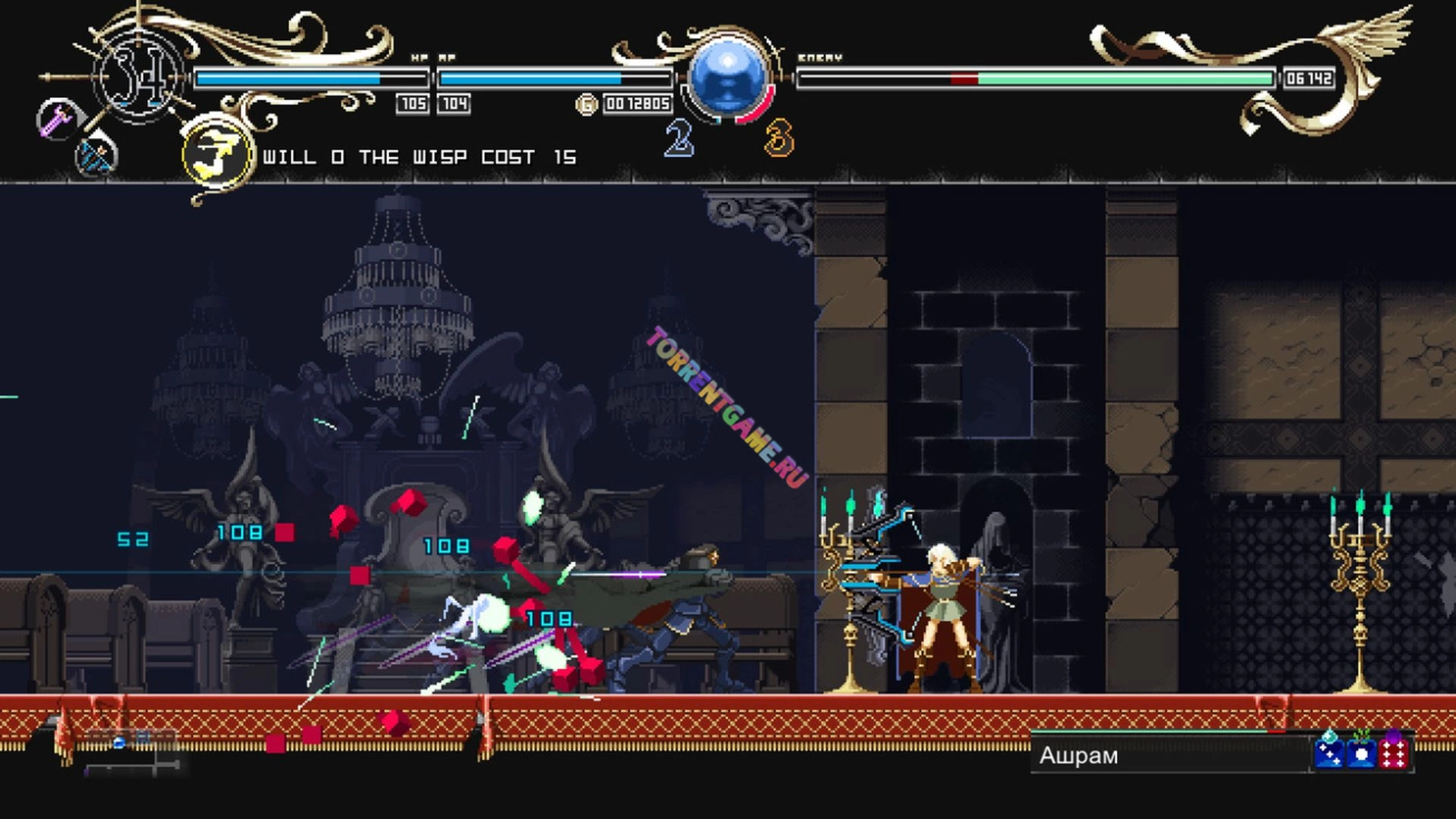This screenshot has height=819, width=1456.
Task: Click the red six-star status icon
Action: (1394, 753)
